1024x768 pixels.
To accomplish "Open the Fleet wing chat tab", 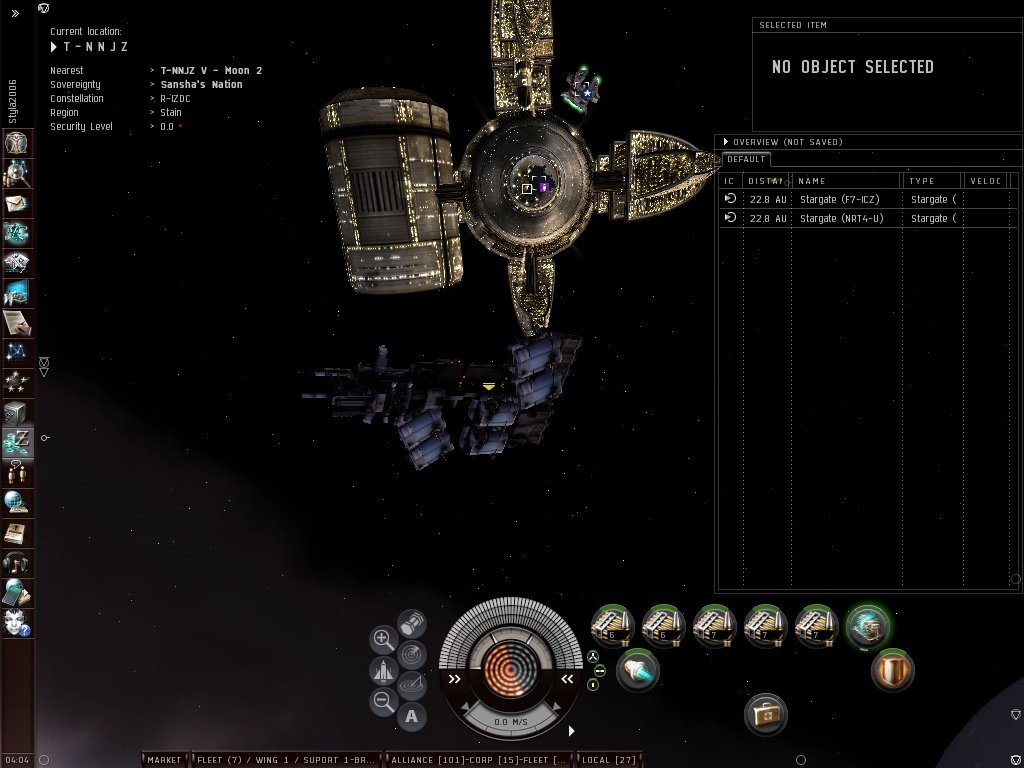I will click(287, 760).
